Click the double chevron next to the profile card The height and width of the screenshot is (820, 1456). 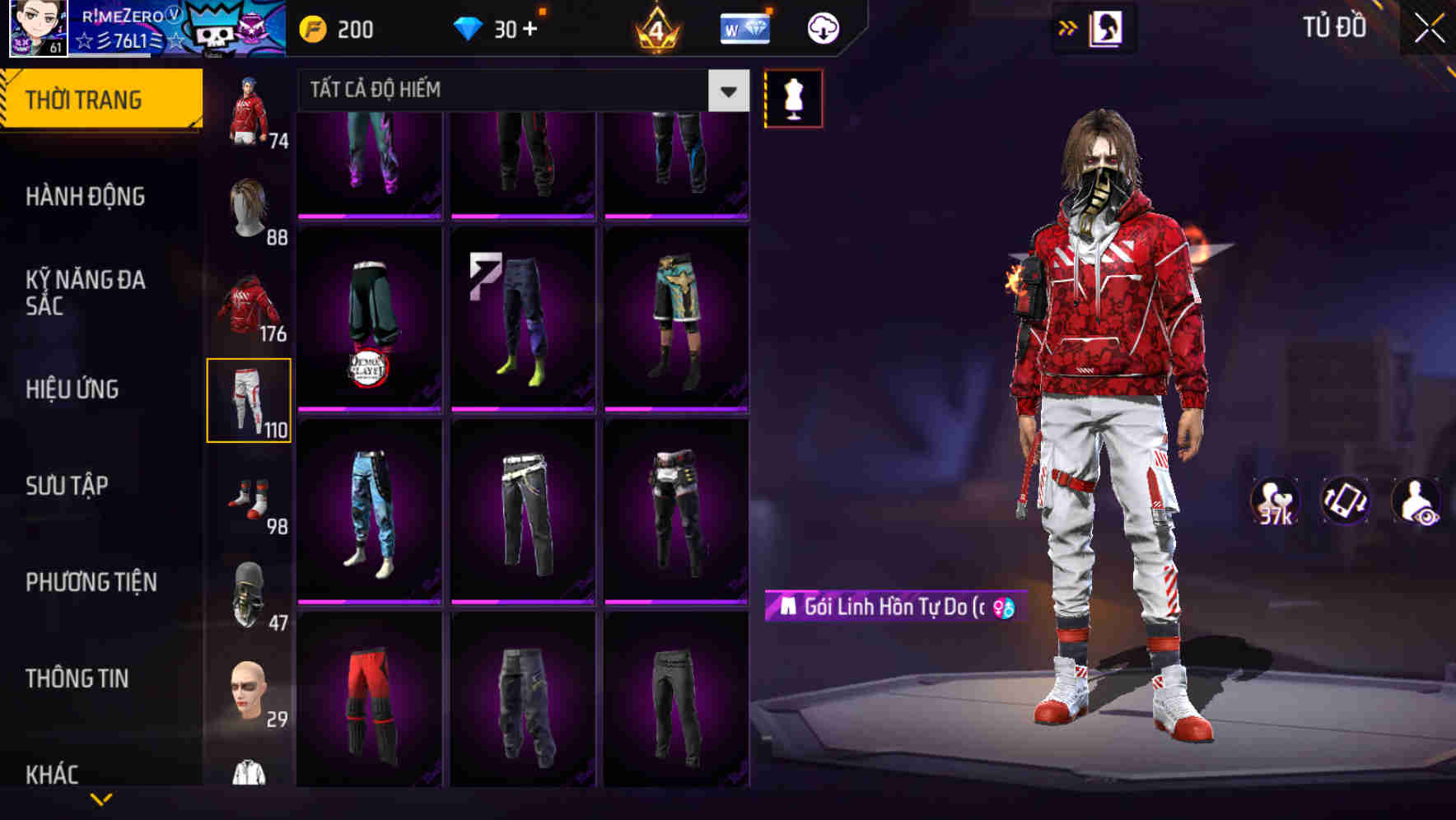(x=1068, y=27)
